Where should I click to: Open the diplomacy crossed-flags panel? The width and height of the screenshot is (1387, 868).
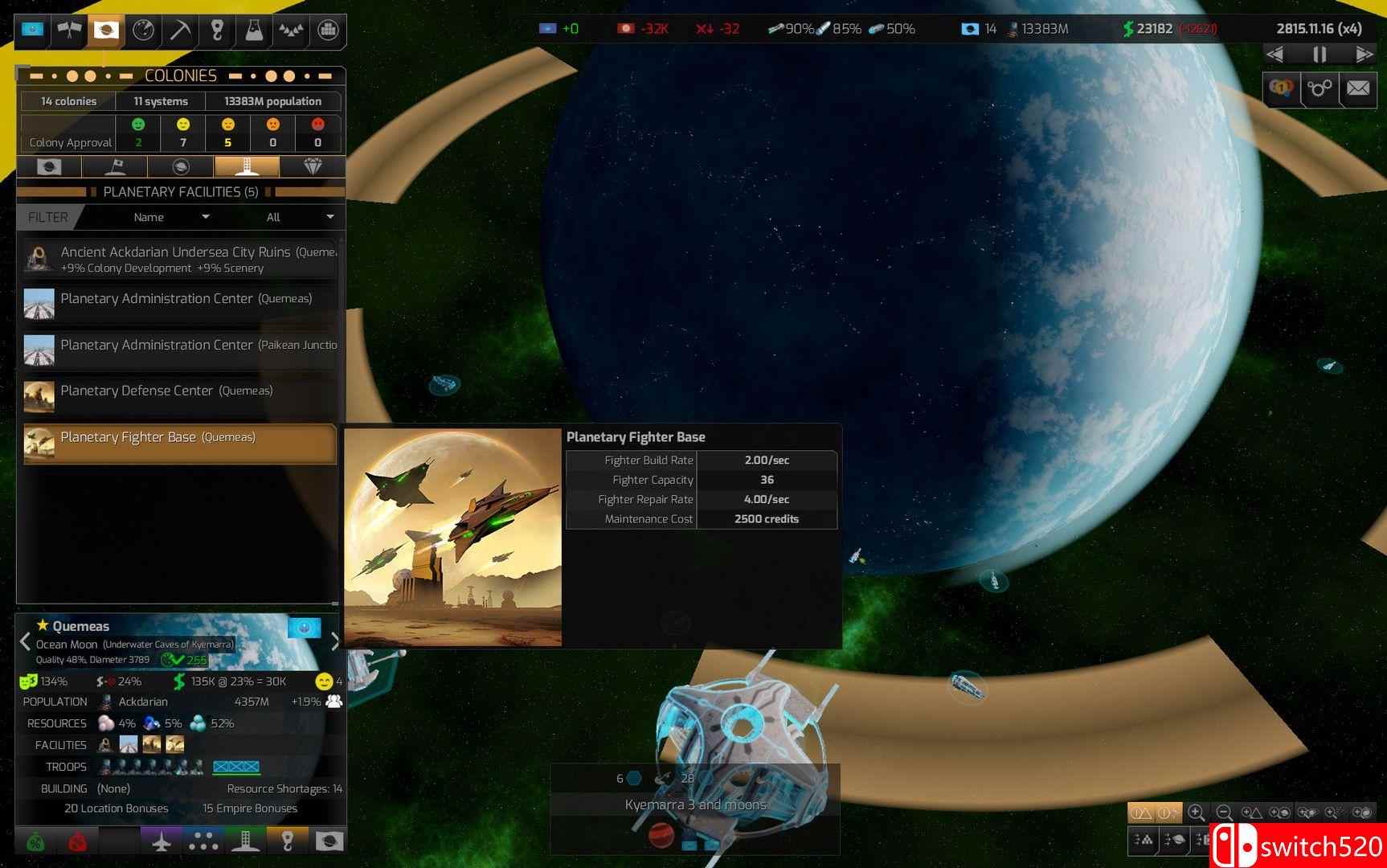tap(70, 30)
